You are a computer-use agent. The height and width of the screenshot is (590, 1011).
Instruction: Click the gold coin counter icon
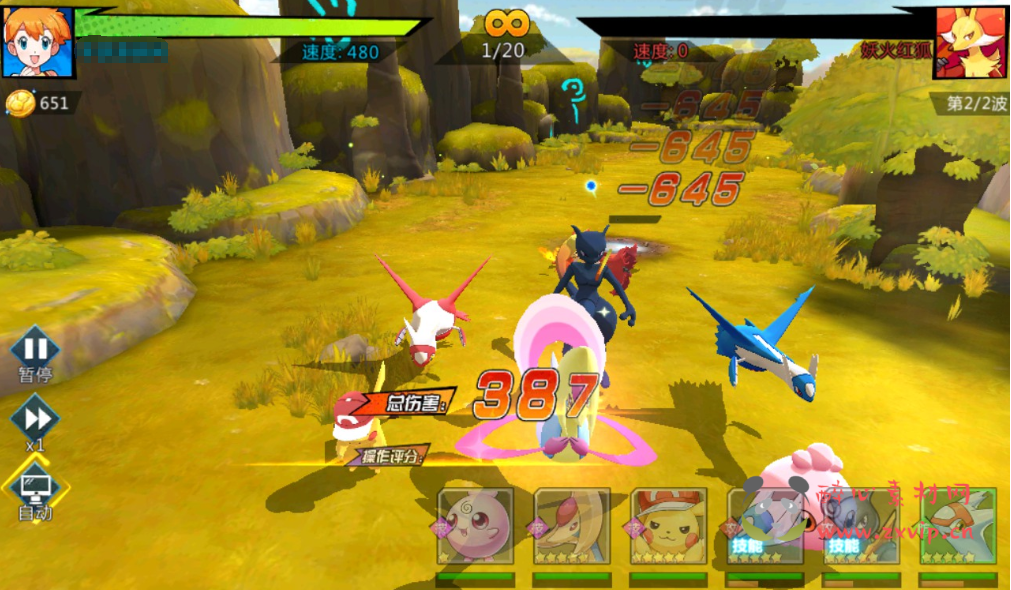(x=20, y=102)
